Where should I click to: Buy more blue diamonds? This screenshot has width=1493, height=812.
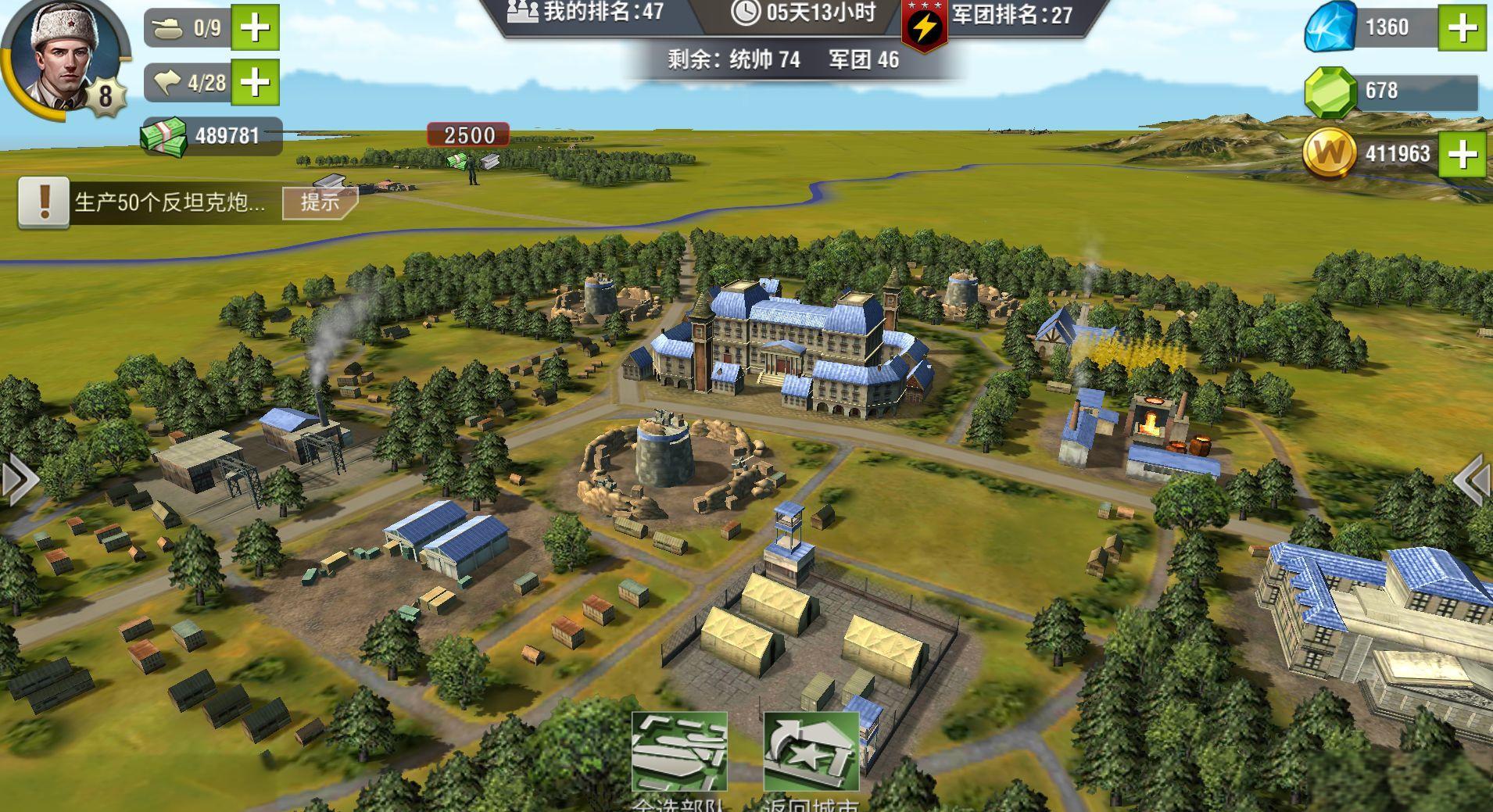[x=1463, y=28]
